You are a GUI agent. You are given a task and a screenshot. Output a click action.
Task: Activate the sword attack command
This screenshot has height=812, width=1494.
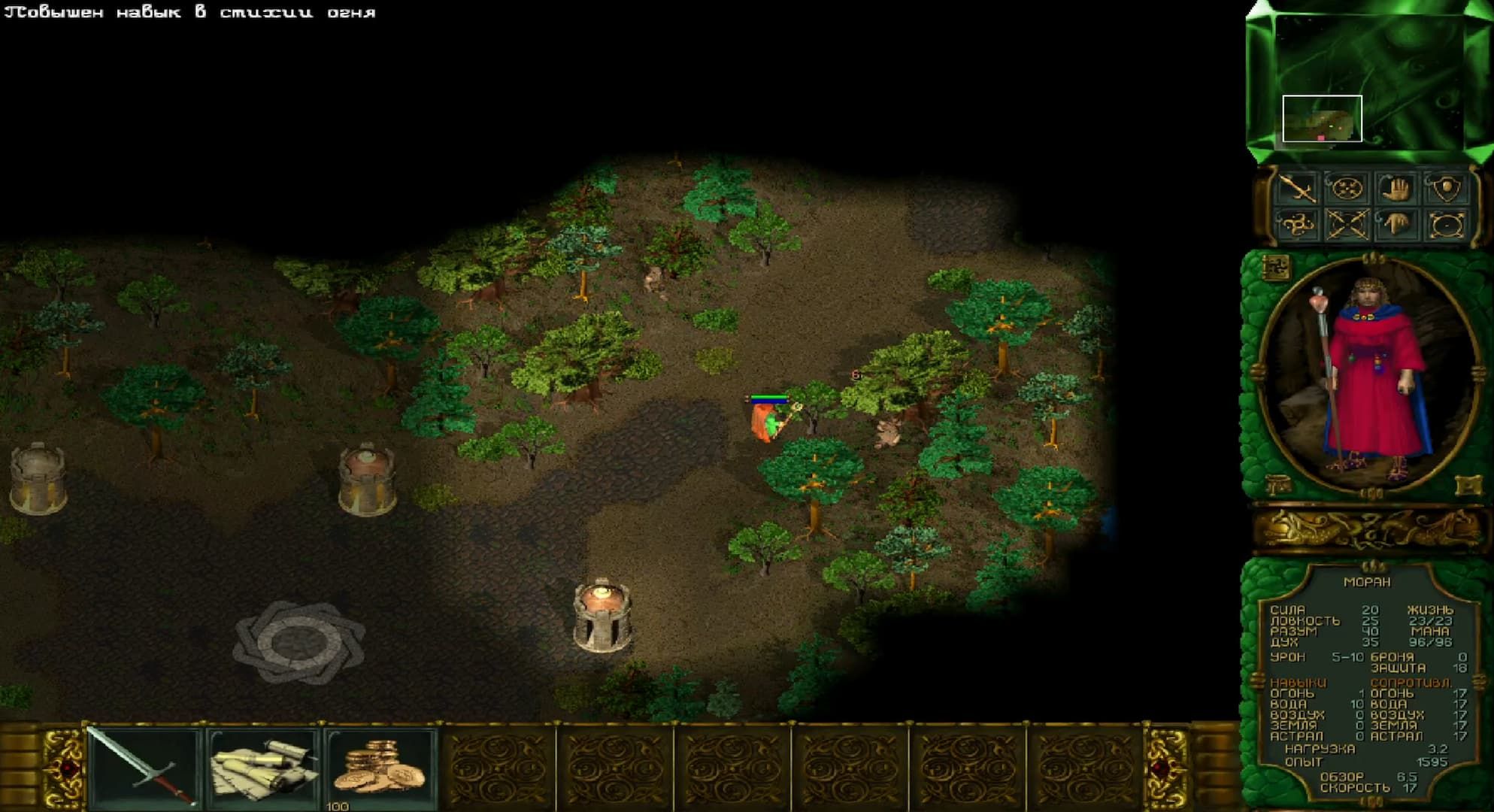click(1298, 188)
